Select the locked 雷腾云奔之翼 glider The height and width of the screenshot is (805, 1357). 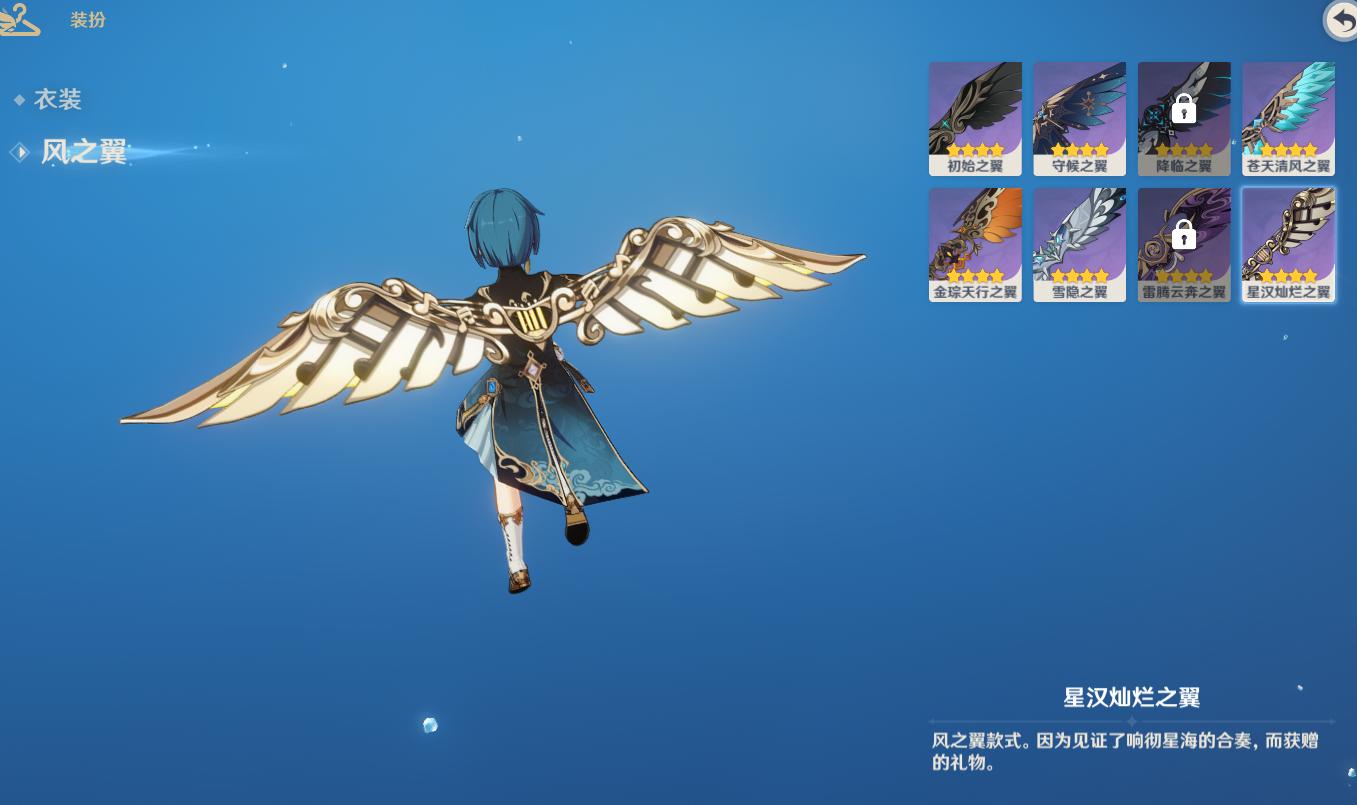(1184, 244)
